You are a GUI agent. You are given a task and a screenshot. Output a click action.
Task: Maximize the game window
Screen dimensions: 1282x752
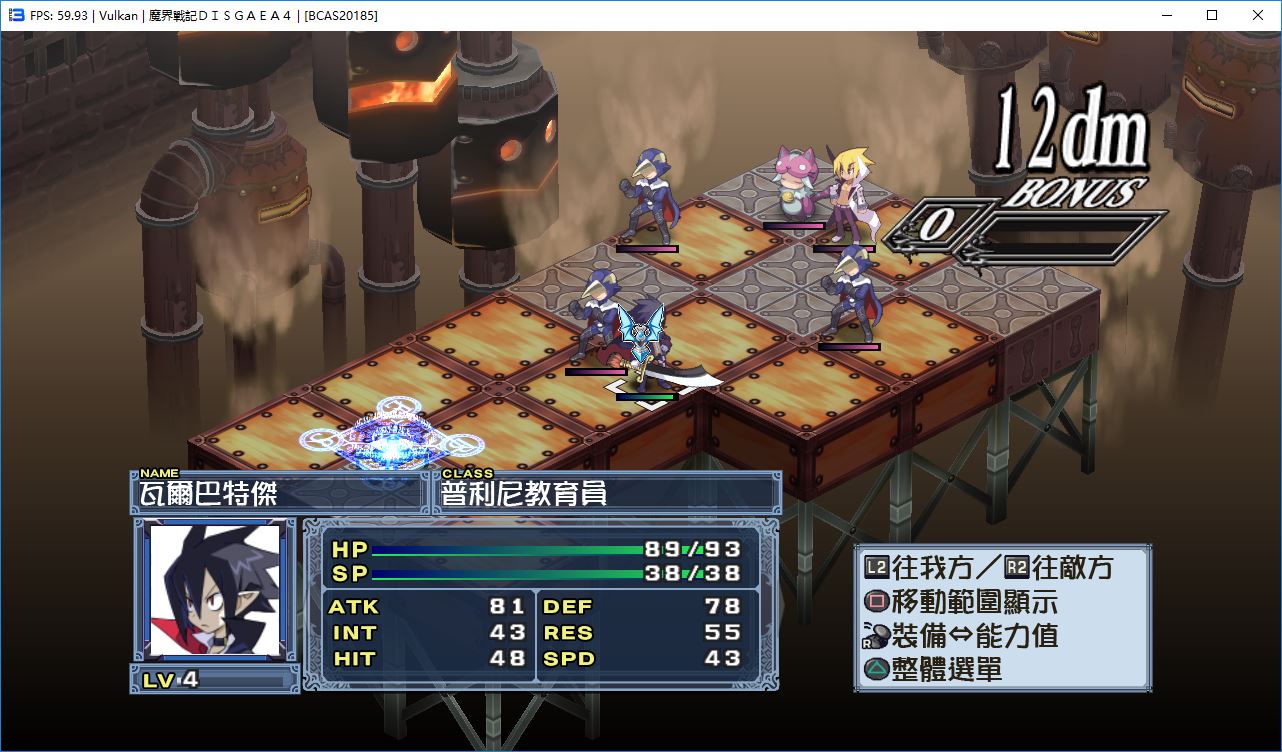coord(1212,15)
